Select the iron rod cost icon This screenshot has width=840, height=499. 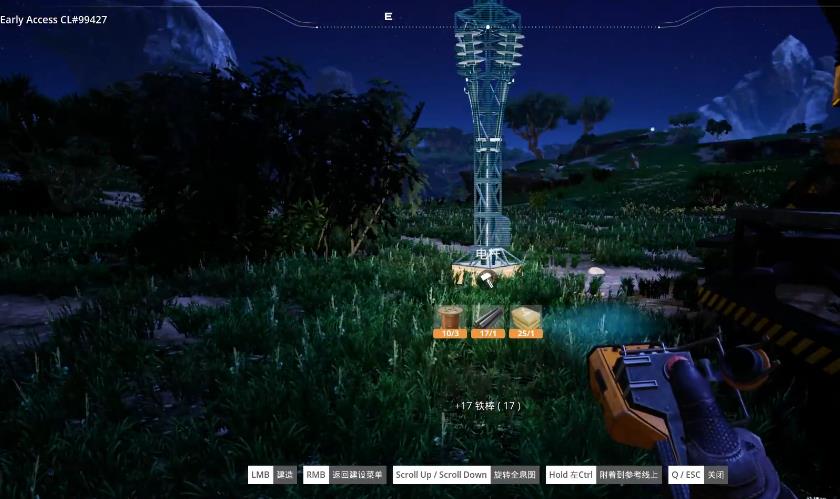tap(488, 320)
